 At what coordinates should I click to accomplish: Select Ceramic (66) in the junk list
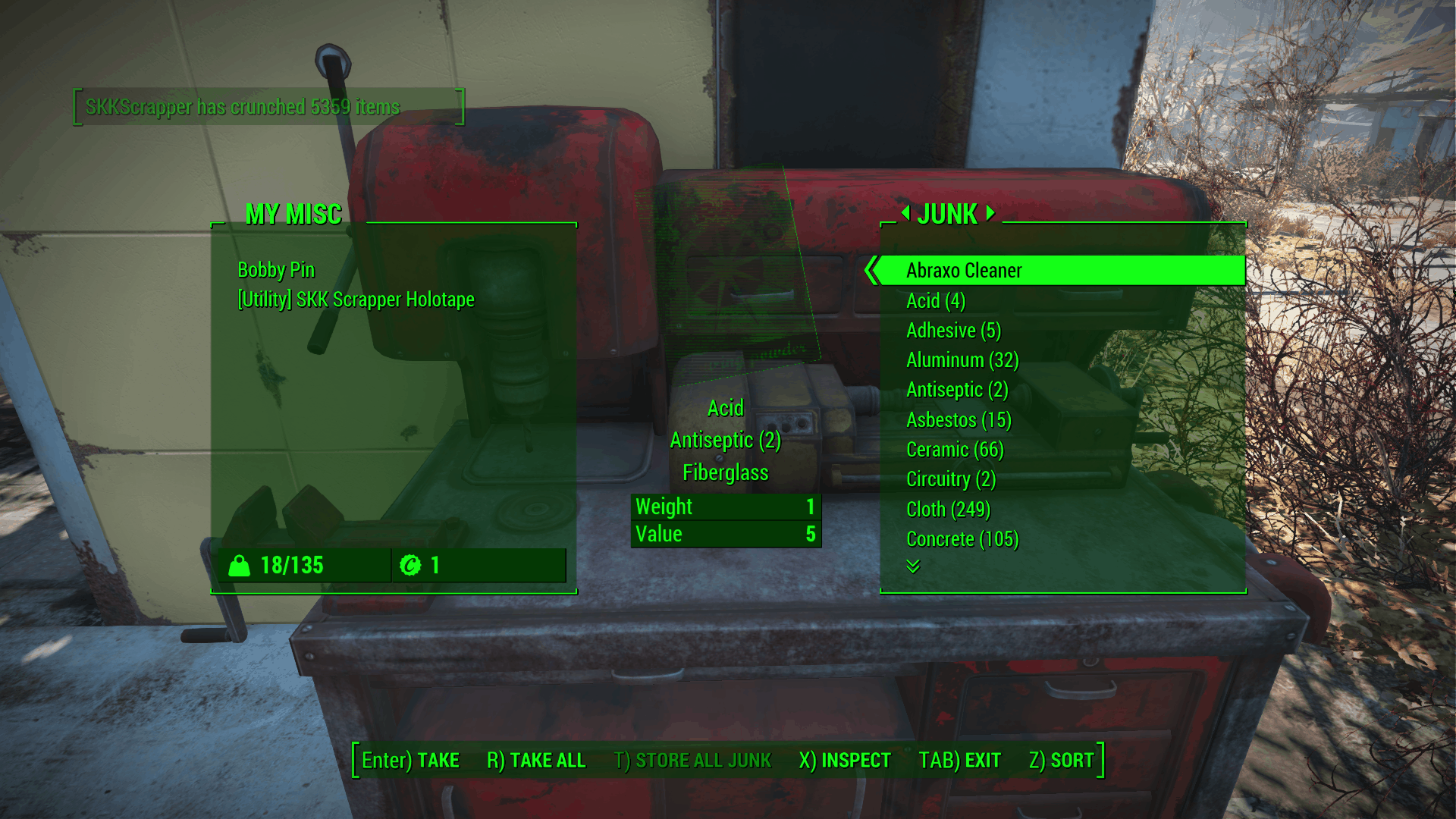(x=955, y=450)
